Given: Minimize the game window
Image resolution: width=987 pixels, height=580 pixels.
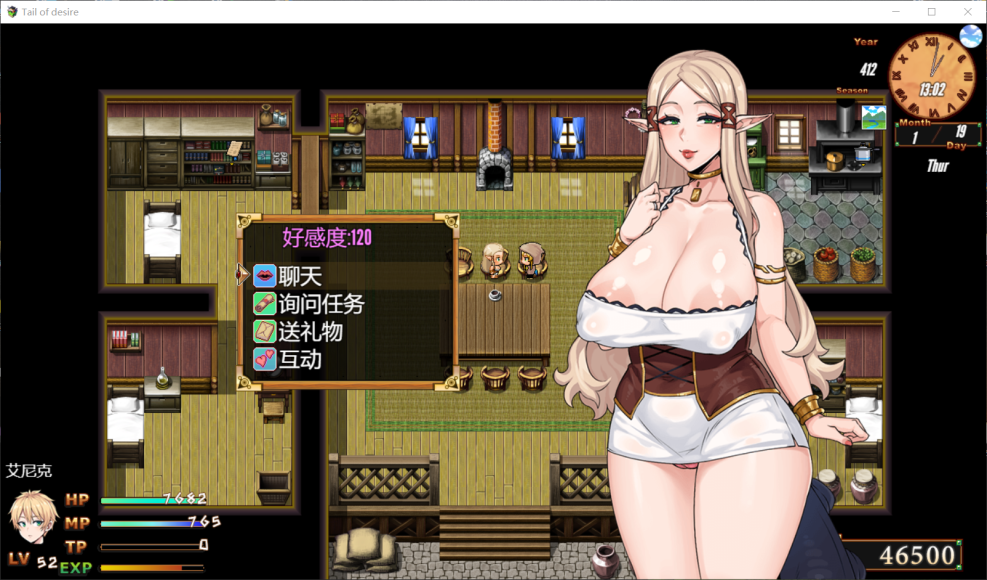Looking at the screenshot, I should pos(895,12).
